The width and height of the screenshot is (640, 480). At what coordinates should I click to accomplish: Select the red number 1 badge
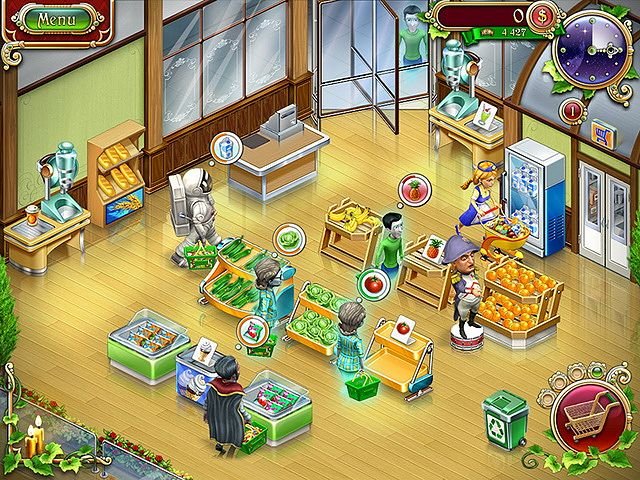(574, 109)
